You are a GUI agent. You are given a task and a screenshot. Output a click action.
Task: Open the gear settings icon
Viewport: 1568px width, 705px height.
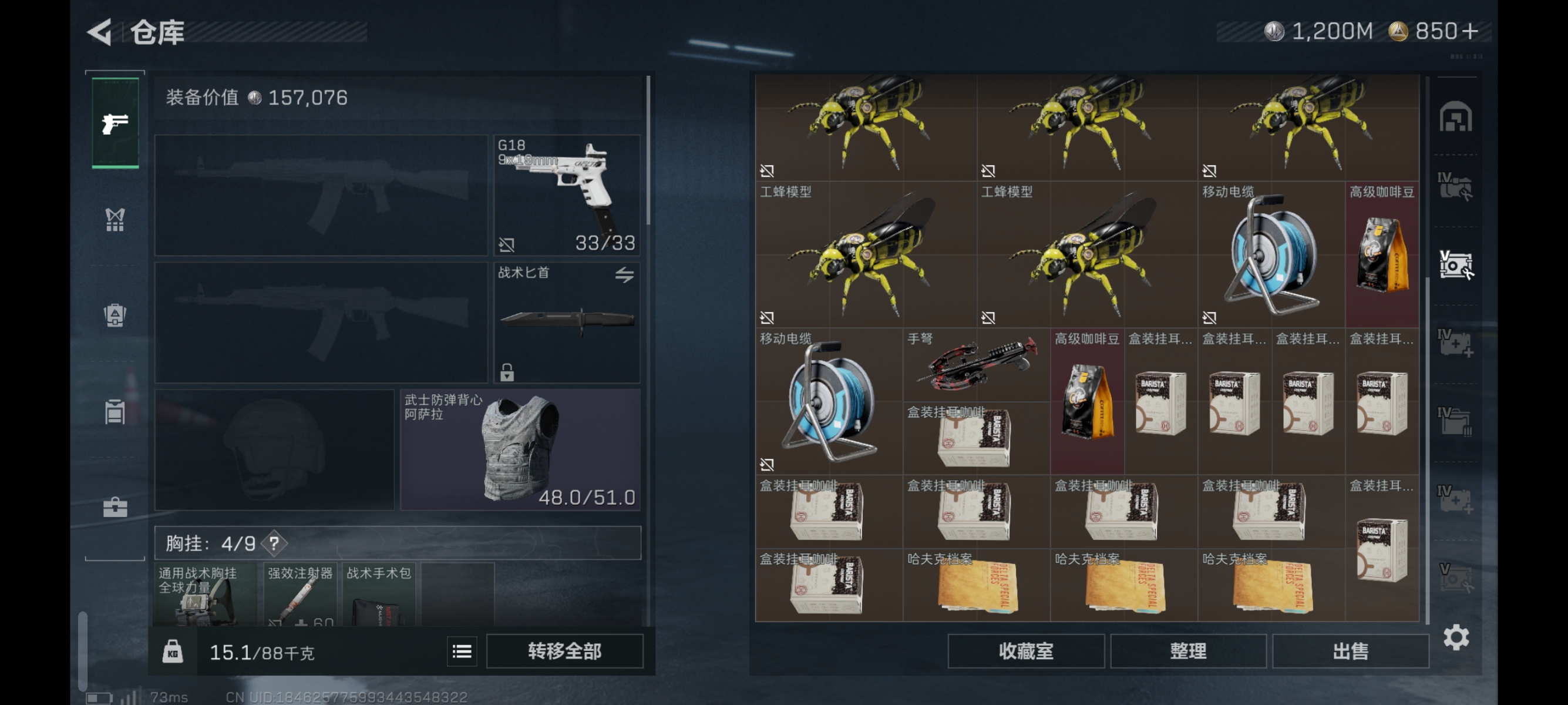[1456, 637]
